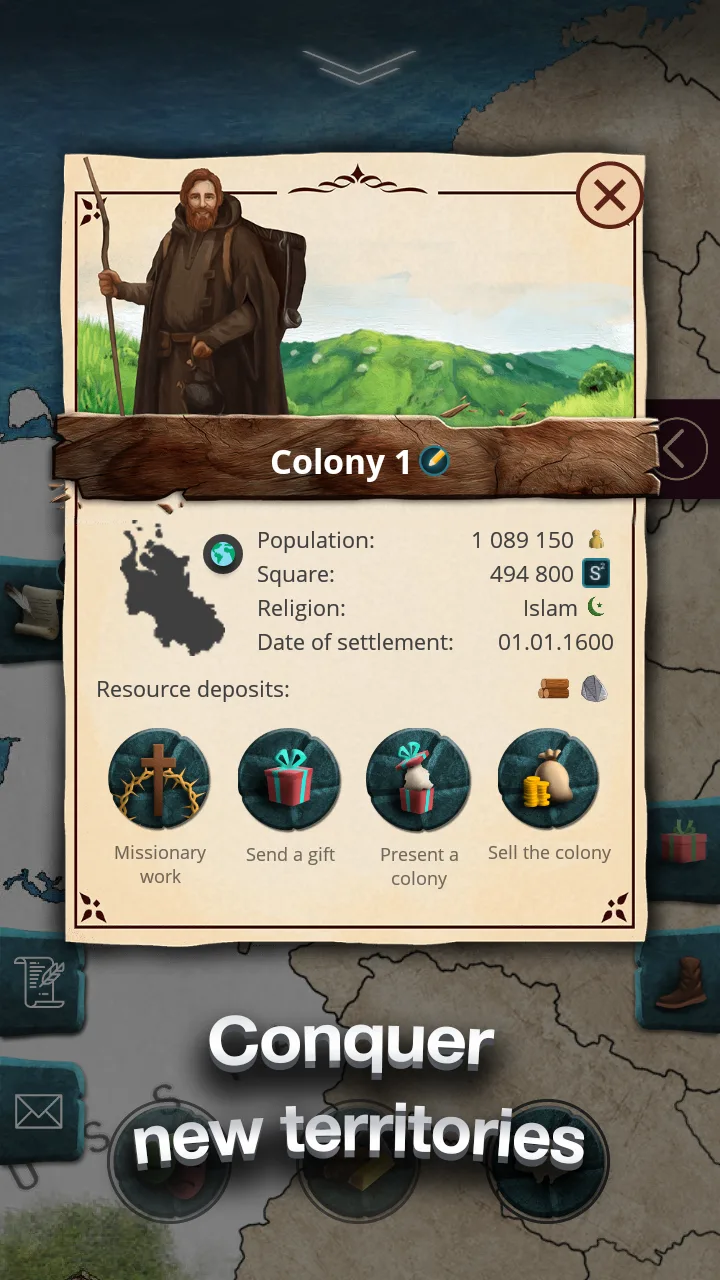Open the boot icon button
Image resolution: width=720 pixels, height=1280 pixels.
point(682,983)
